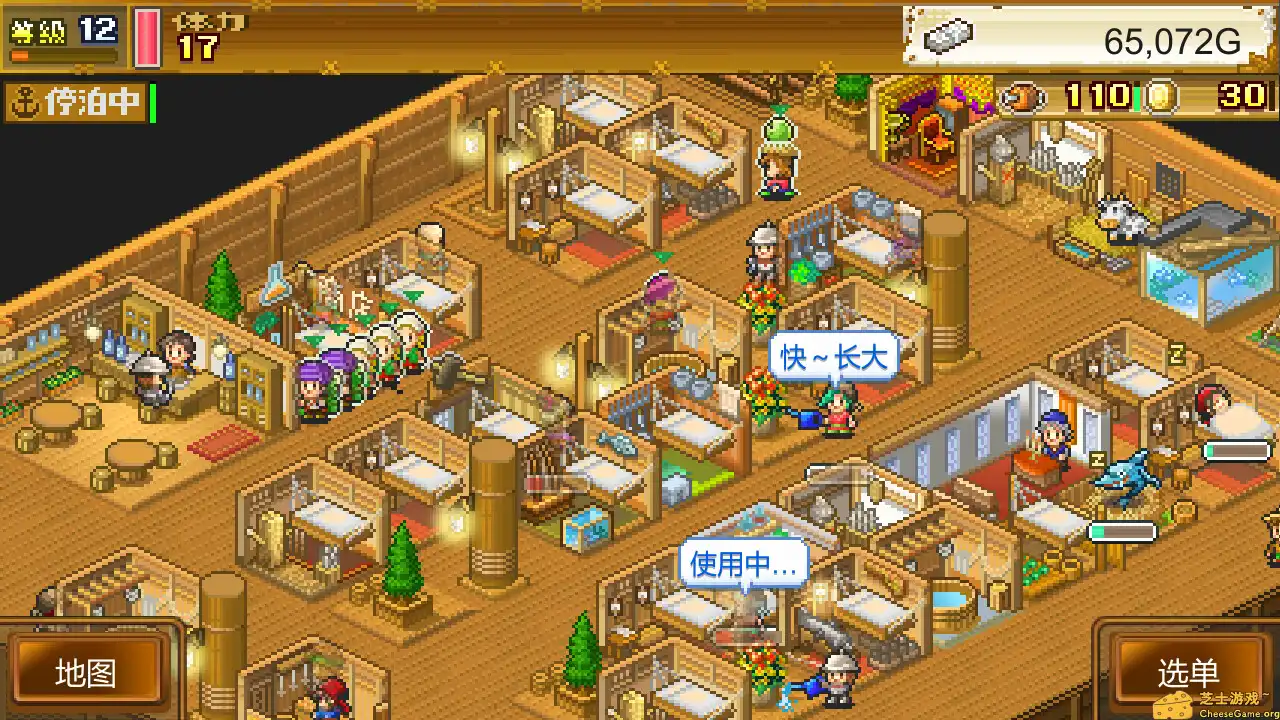1280x720 pixels.
Task: Click the 快~长大 speech bubble
Action: click(x=833, y=355)
